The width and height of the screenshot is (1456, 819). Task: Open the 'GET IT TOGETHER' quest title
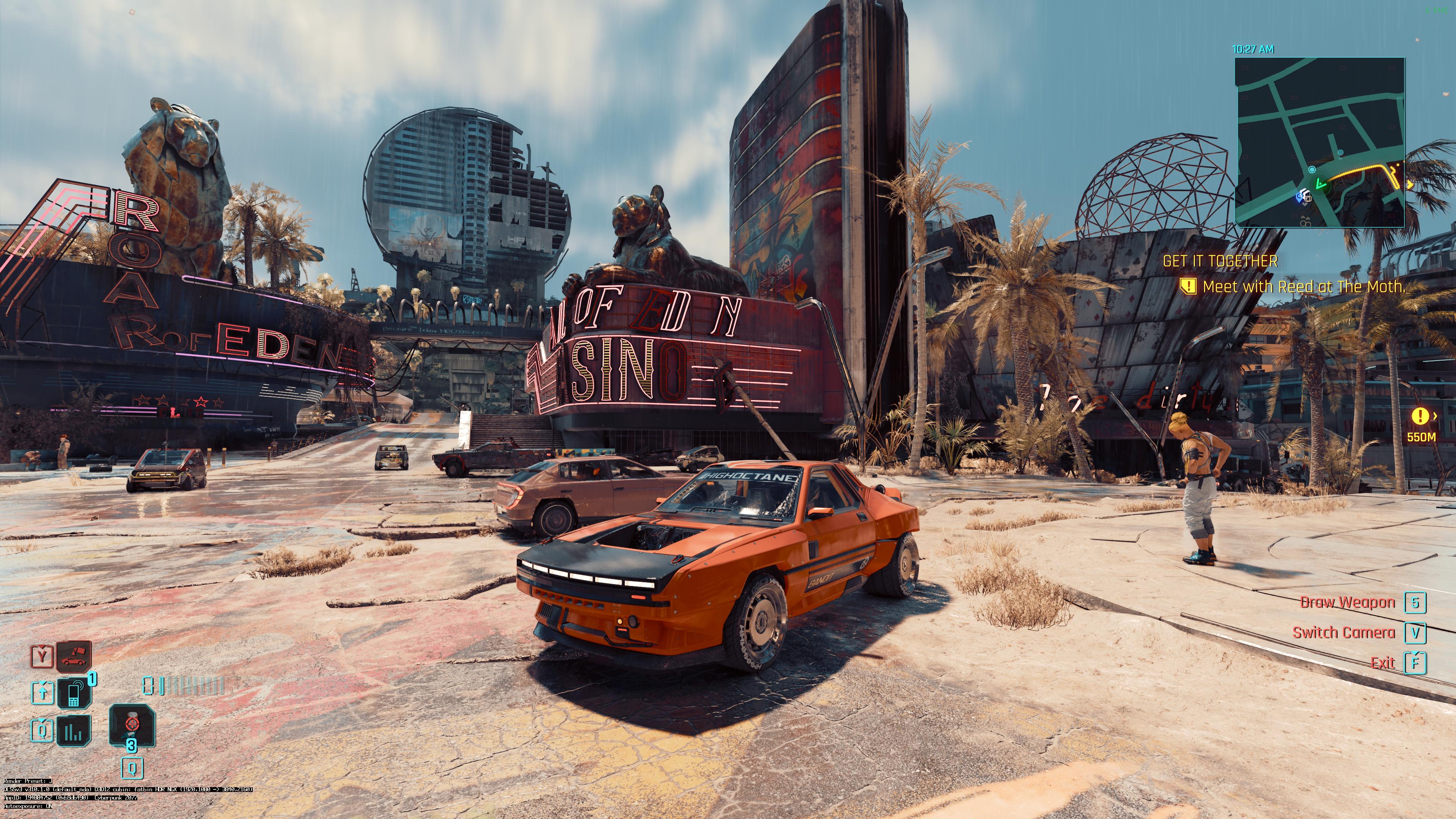tap(1220, 261)
